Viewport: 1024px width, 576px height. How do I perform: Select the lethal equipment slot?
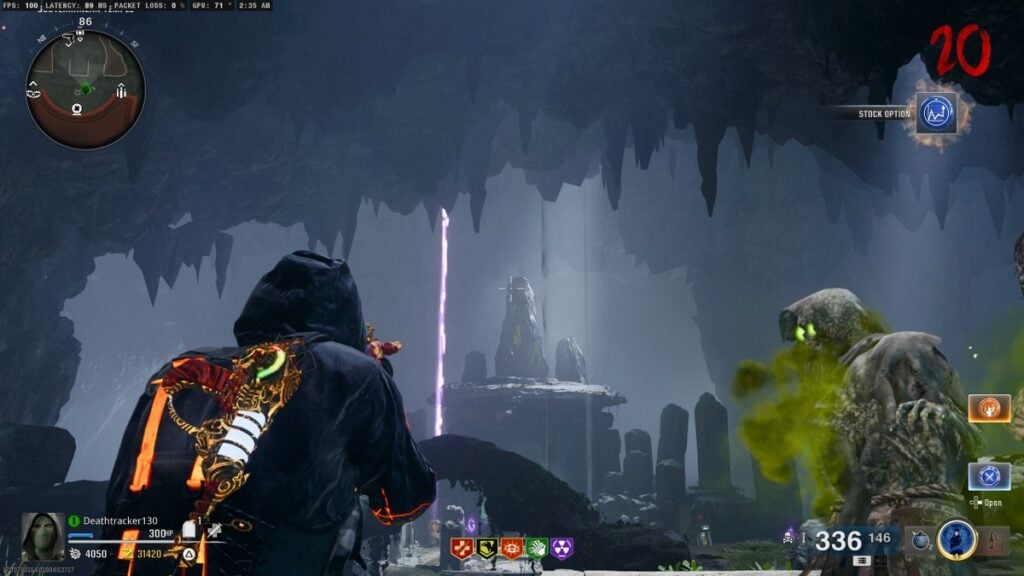click(994, 541)
